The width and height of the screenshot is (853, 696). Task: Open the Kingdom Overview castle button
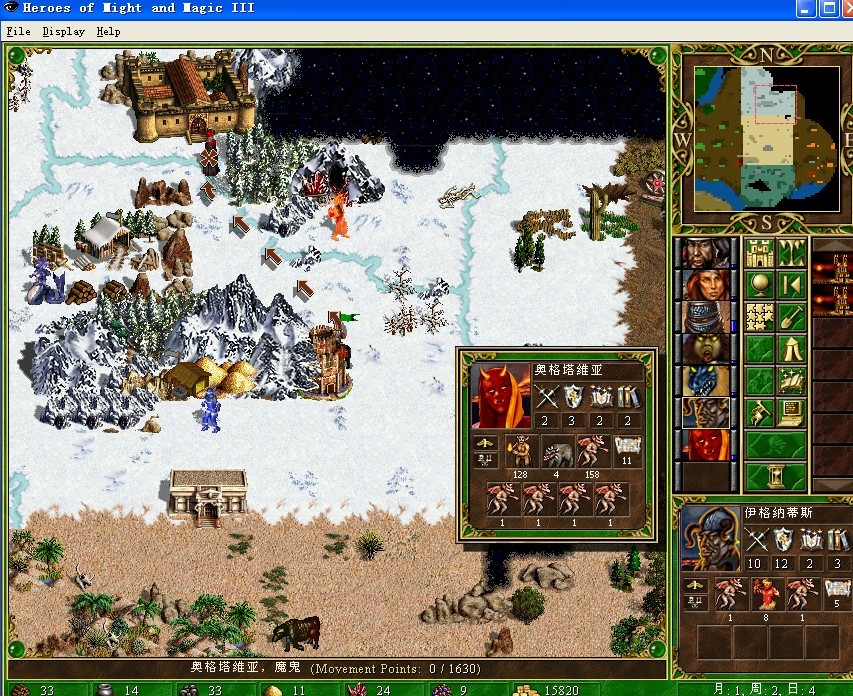tap(759, 252)
